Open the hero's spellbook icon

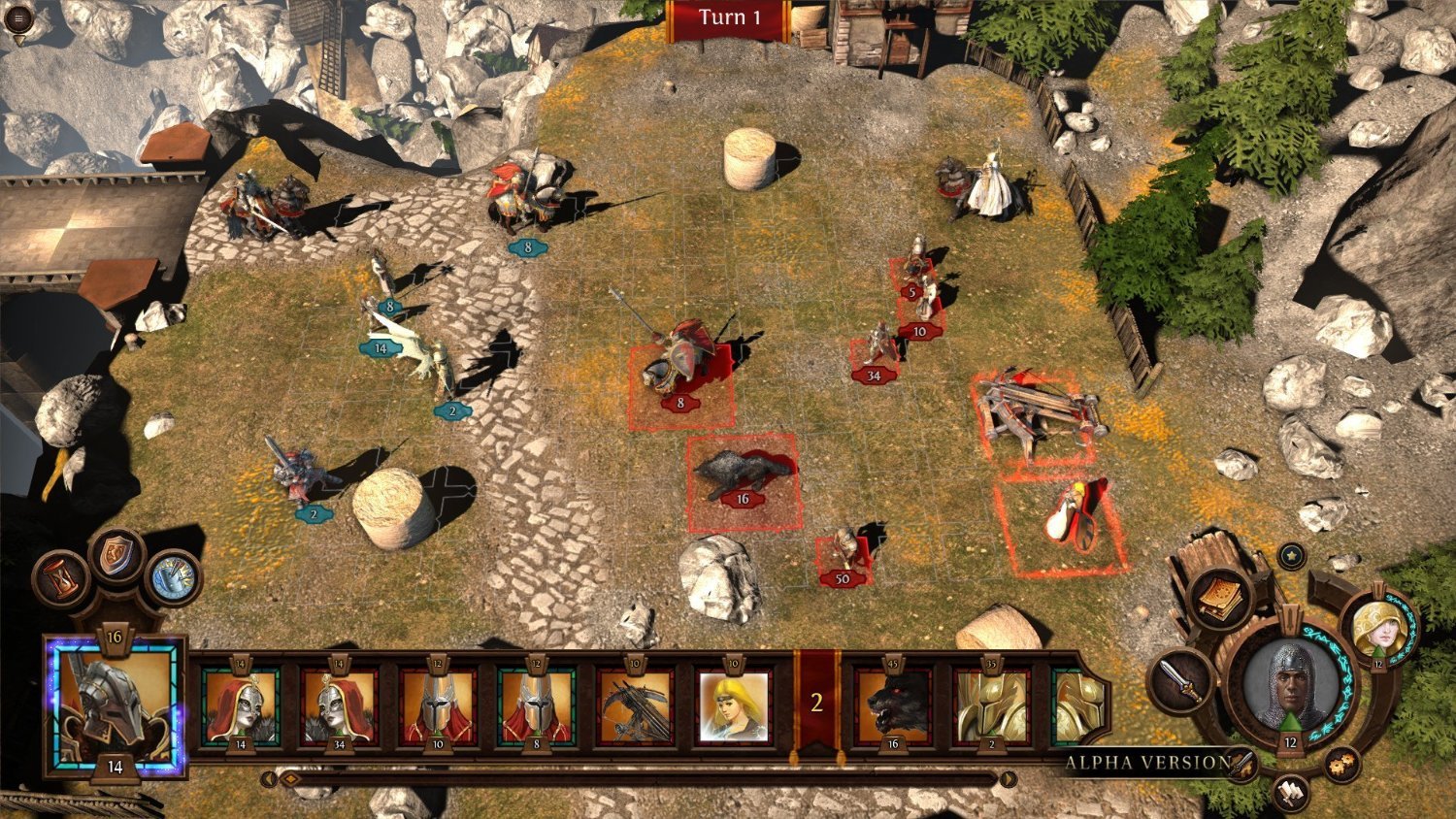(1218, 600)
